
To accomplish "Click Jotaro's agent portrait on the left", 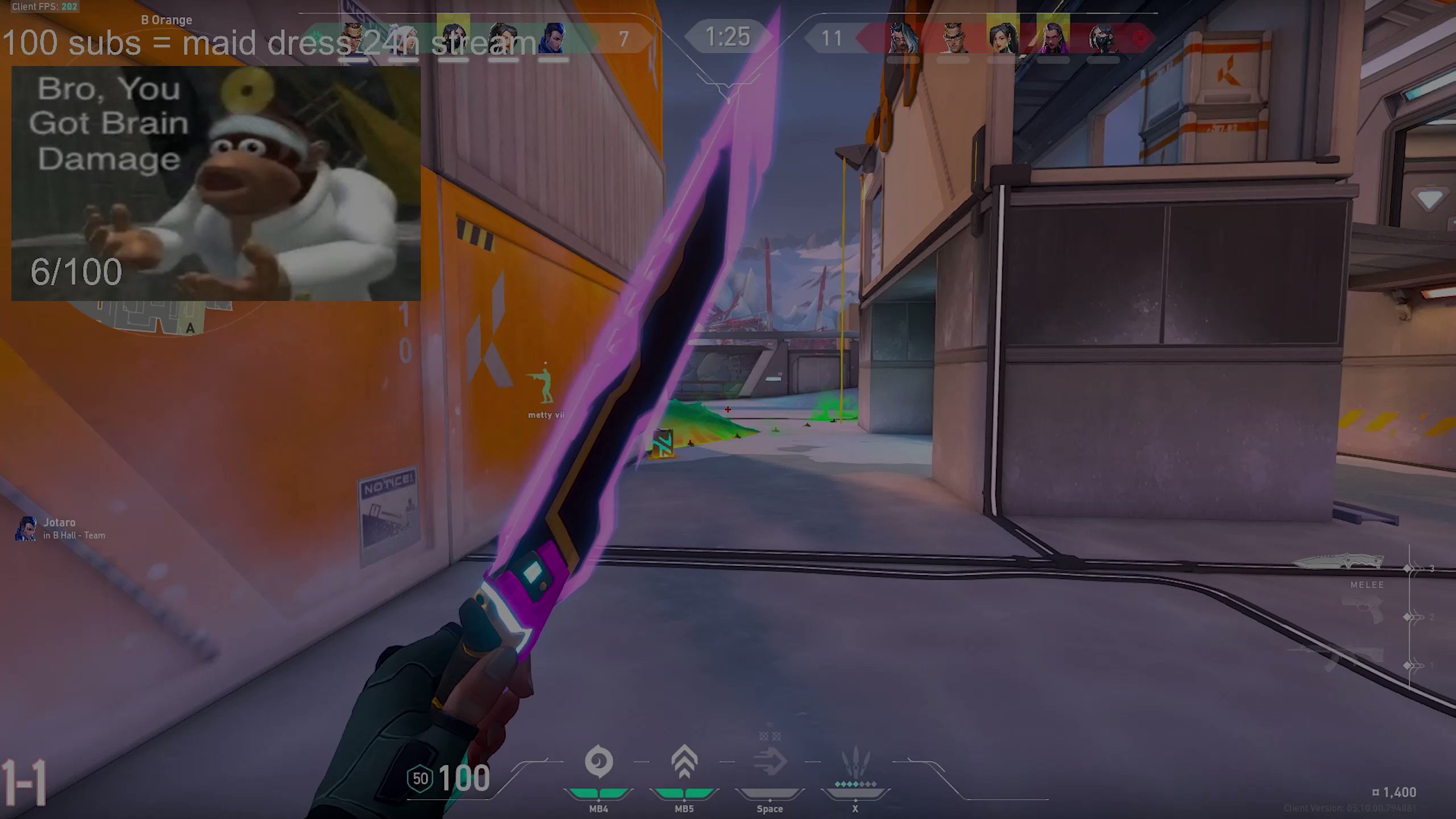I will (x=26, y=528).
